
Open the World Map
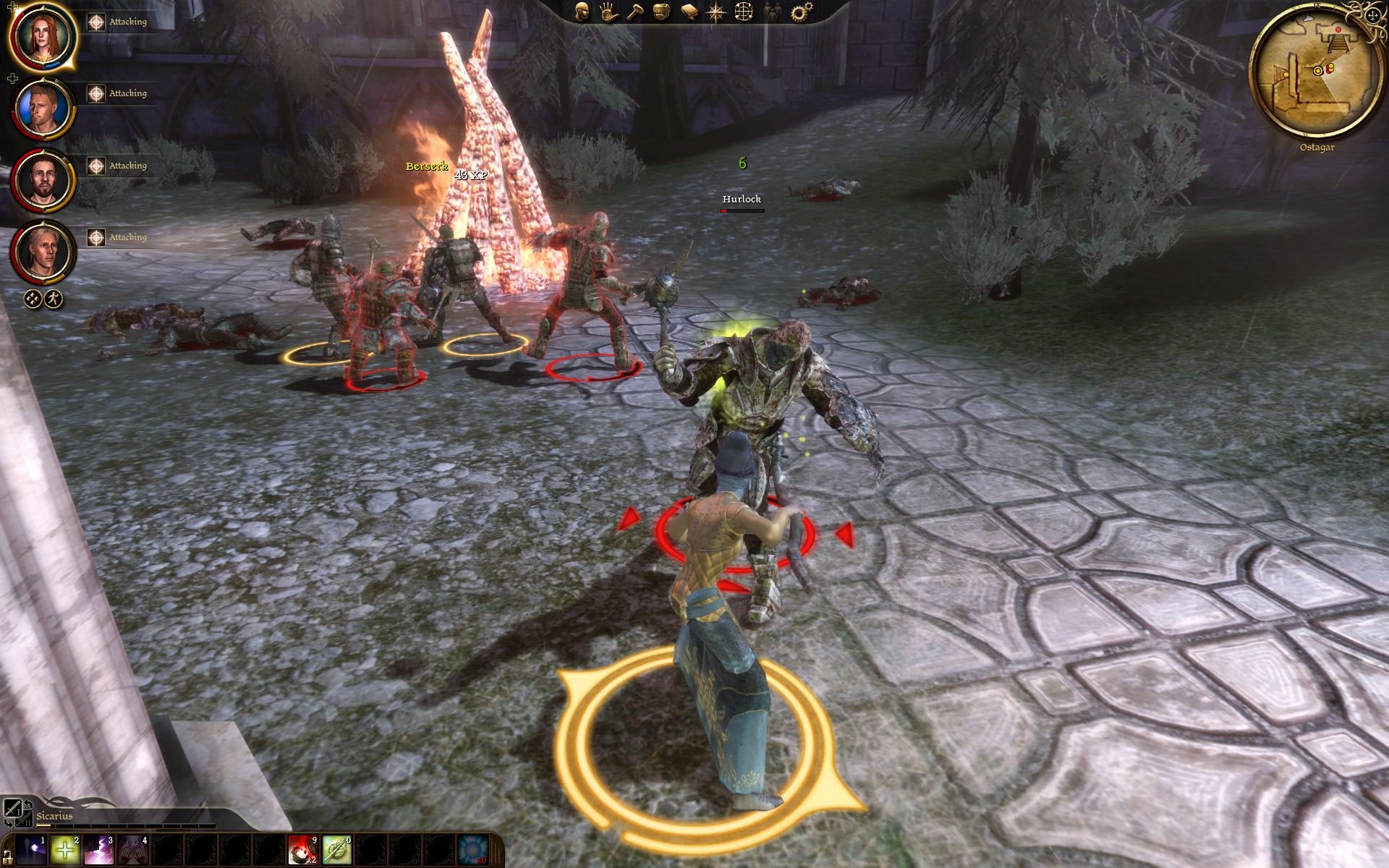pyautogui.click(x=744, y=12)
